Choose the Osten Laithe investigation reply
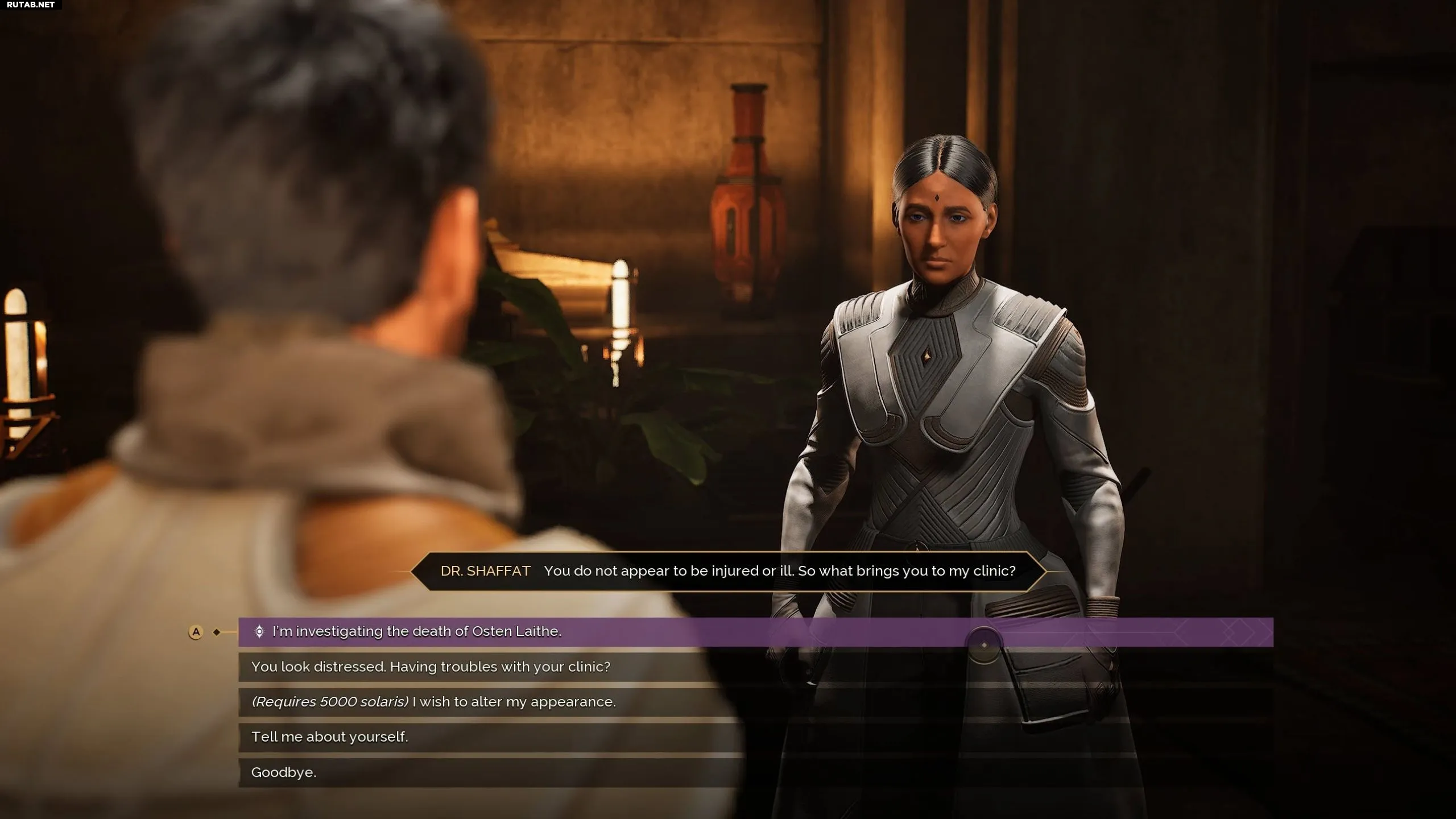 point(416,632)
